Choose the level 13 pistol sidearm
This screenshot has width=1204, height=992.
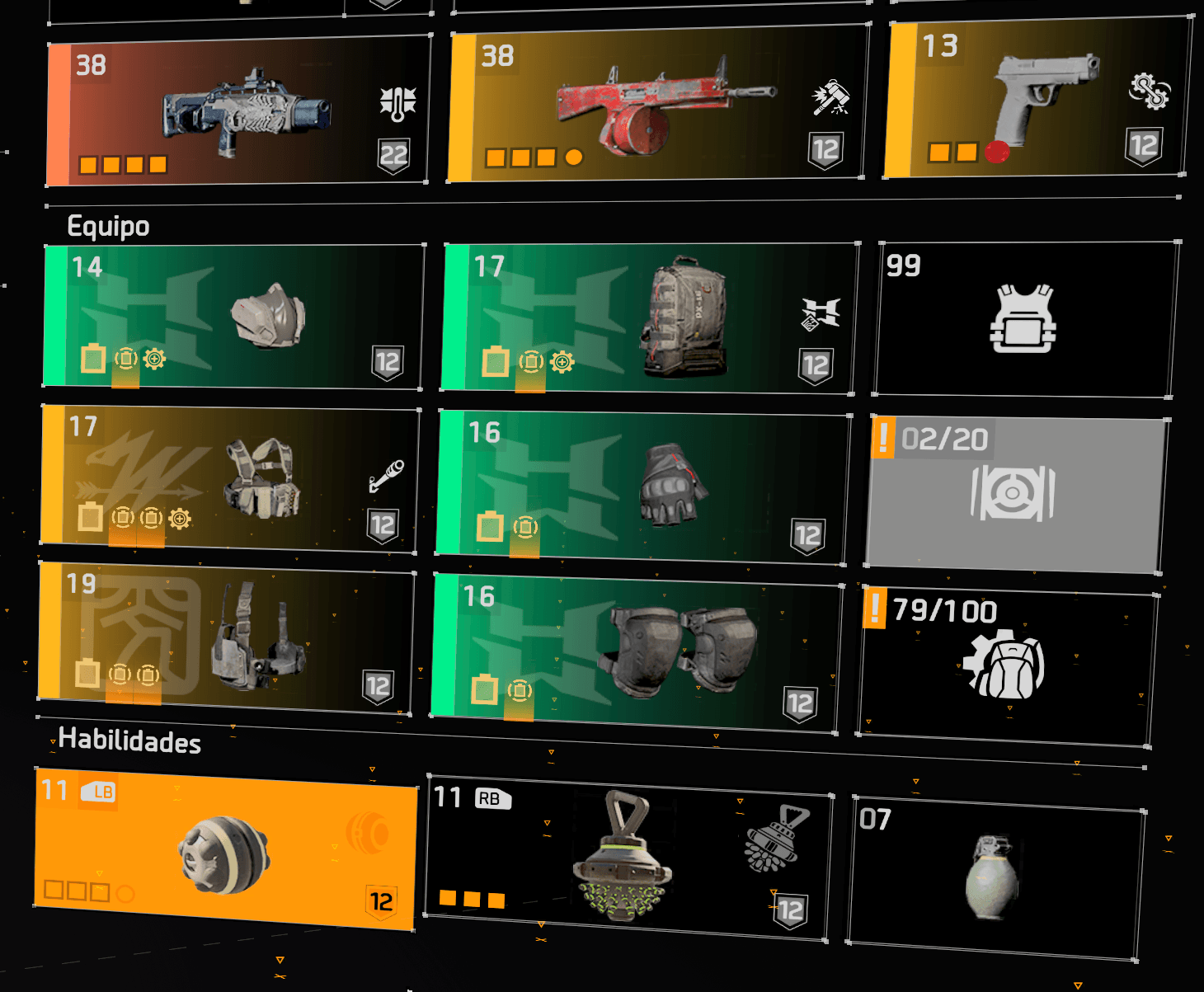(1037, 99)
